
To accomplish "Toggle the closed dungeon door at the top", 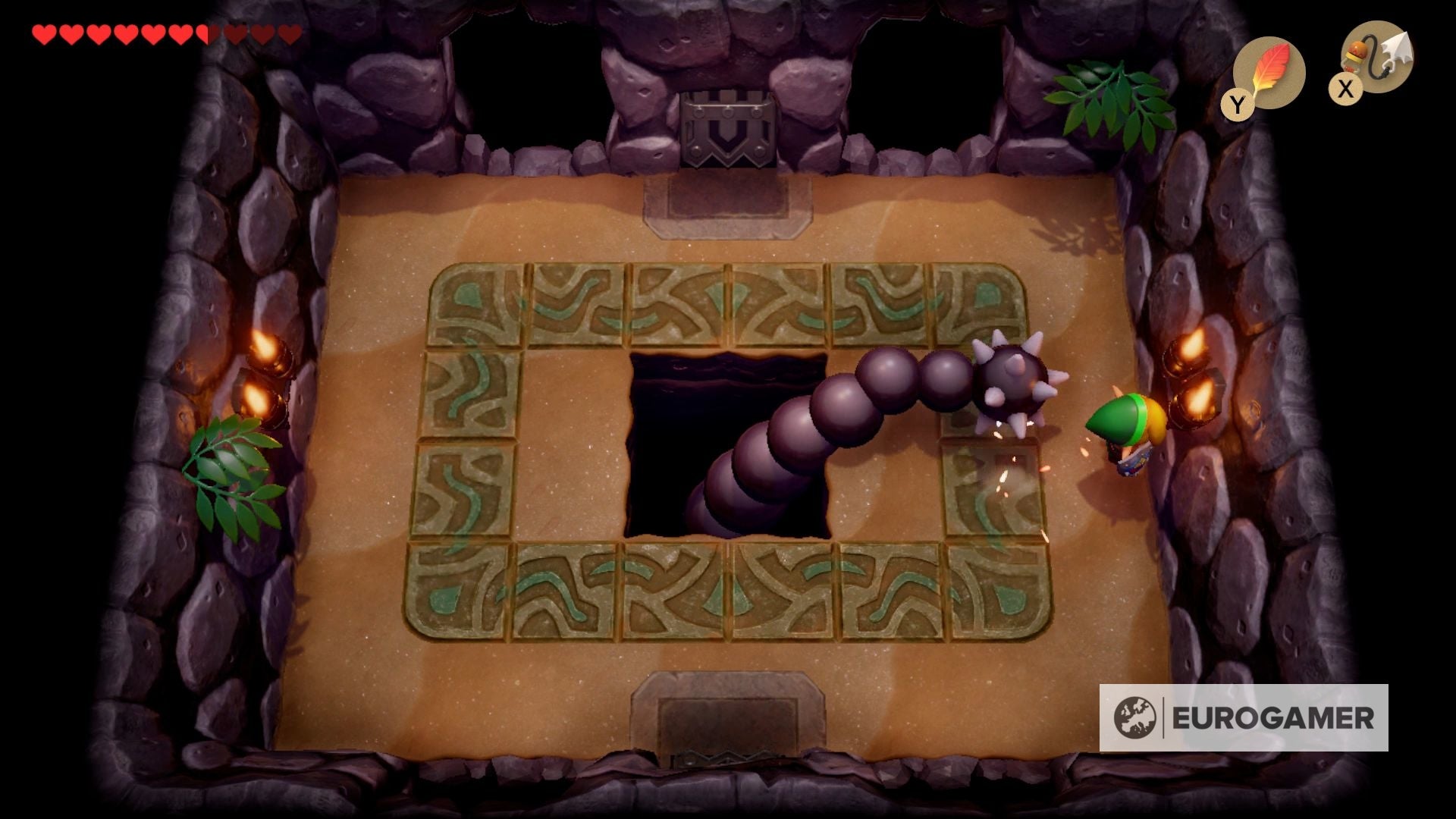I will (728, 129).
